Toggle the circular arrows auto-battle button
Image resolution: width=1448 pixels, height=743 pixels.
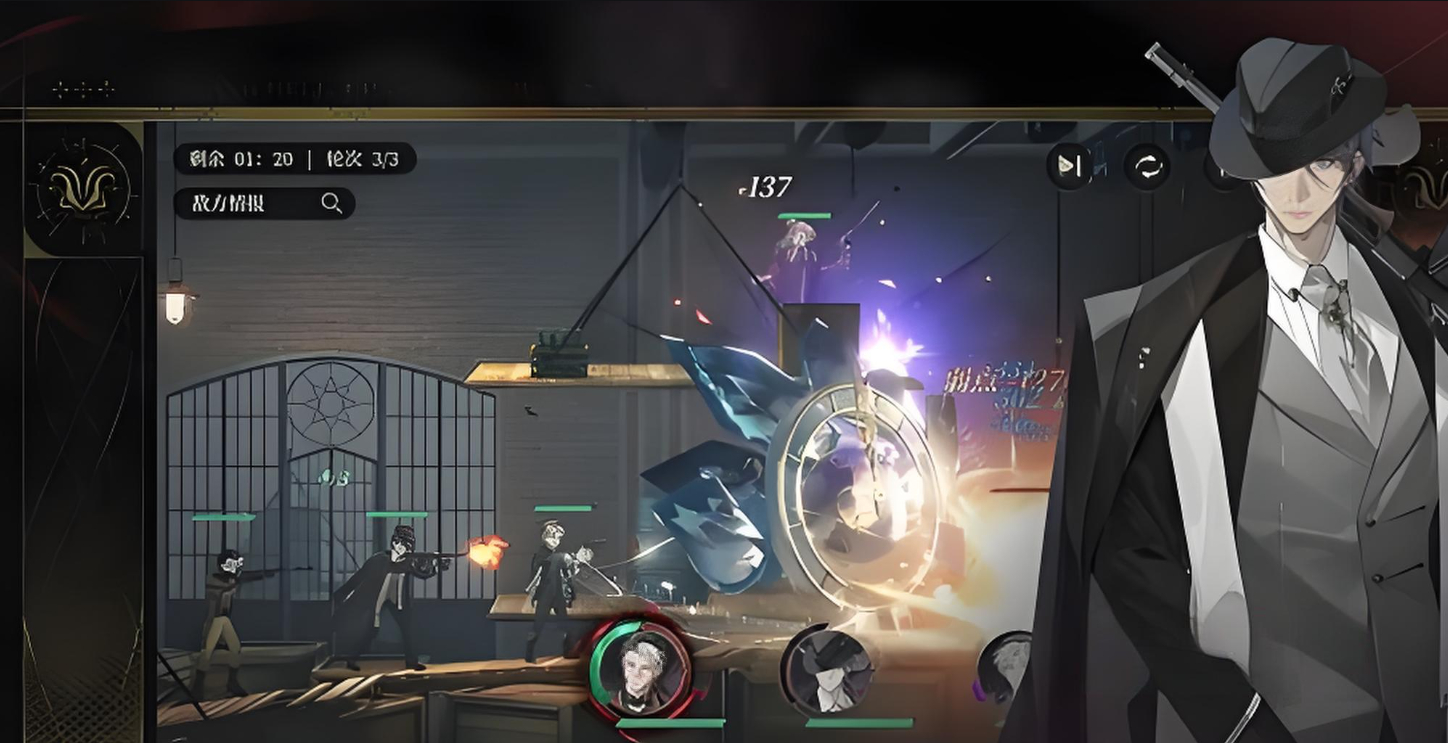1146,166
